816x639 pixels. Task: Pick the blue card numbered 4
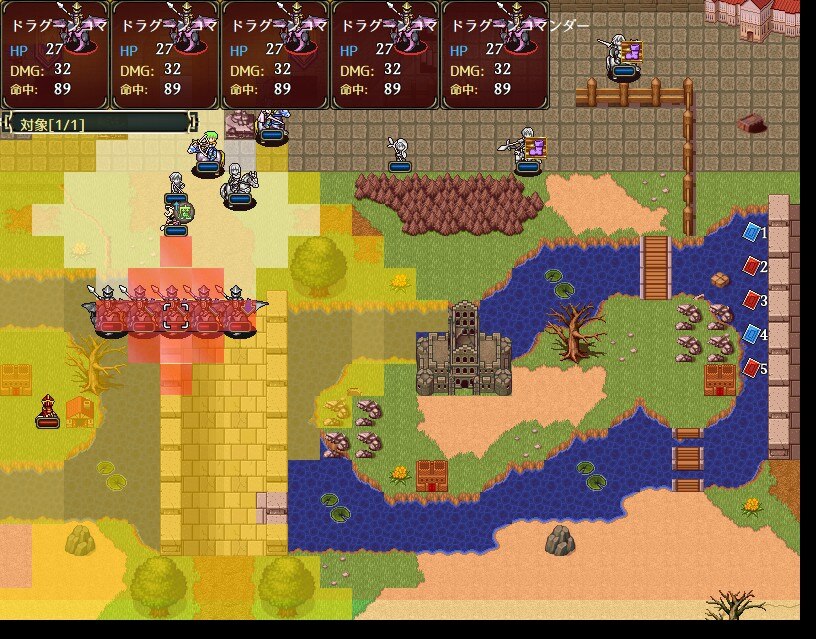[x=752, y=334]
